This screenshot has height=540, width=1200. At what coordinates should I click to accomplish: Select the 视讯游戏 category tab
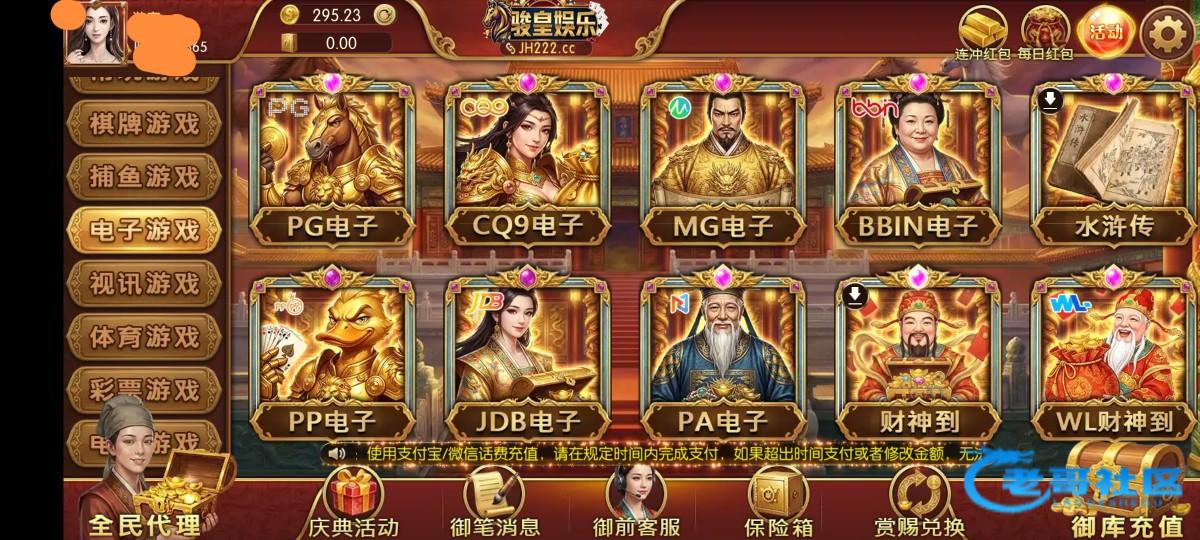point(144,282)
